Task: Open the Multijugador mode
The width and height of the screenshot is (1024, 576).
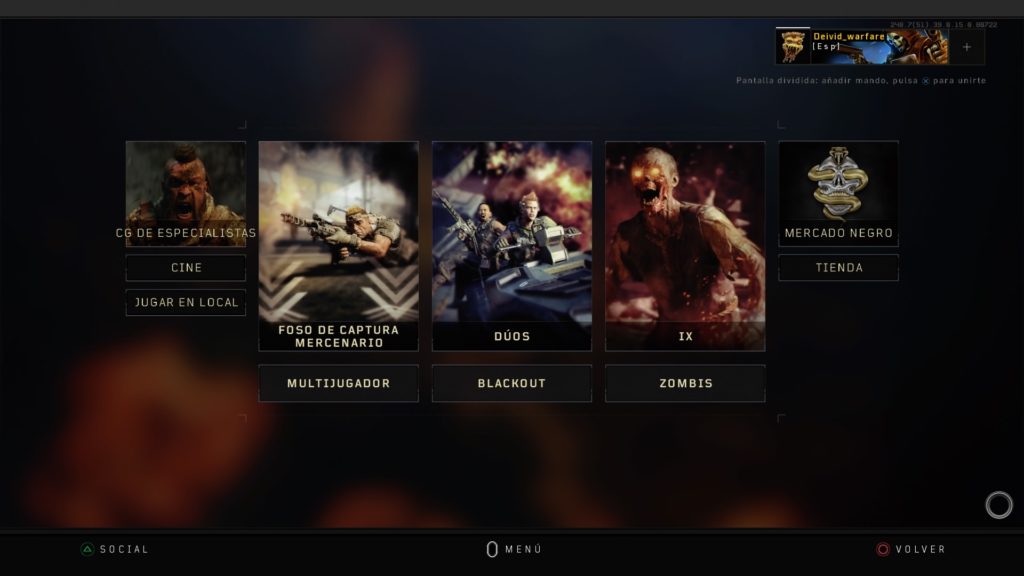Action: point(338,383)
